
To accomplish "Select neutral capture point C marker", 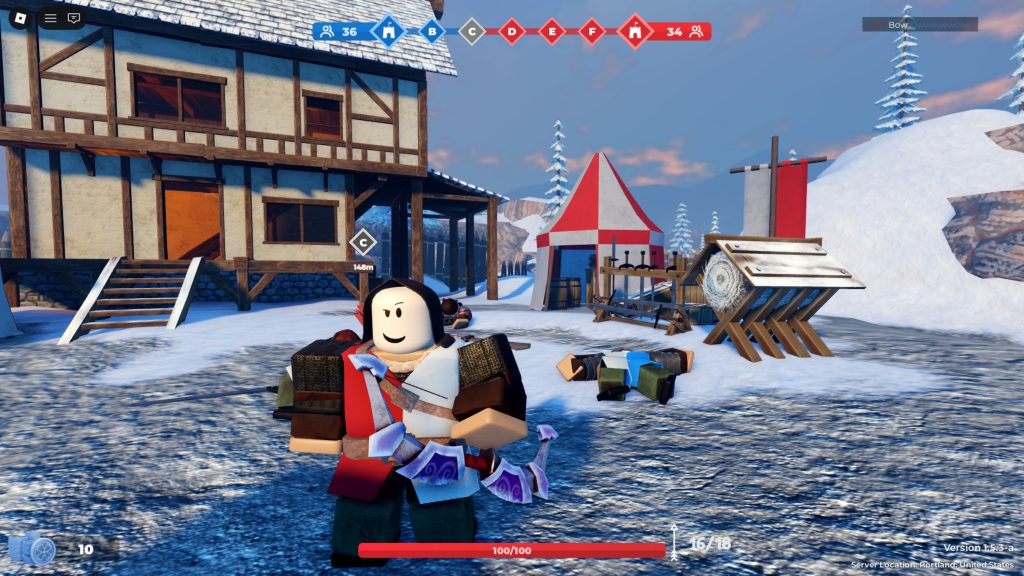I will [472, 31].
